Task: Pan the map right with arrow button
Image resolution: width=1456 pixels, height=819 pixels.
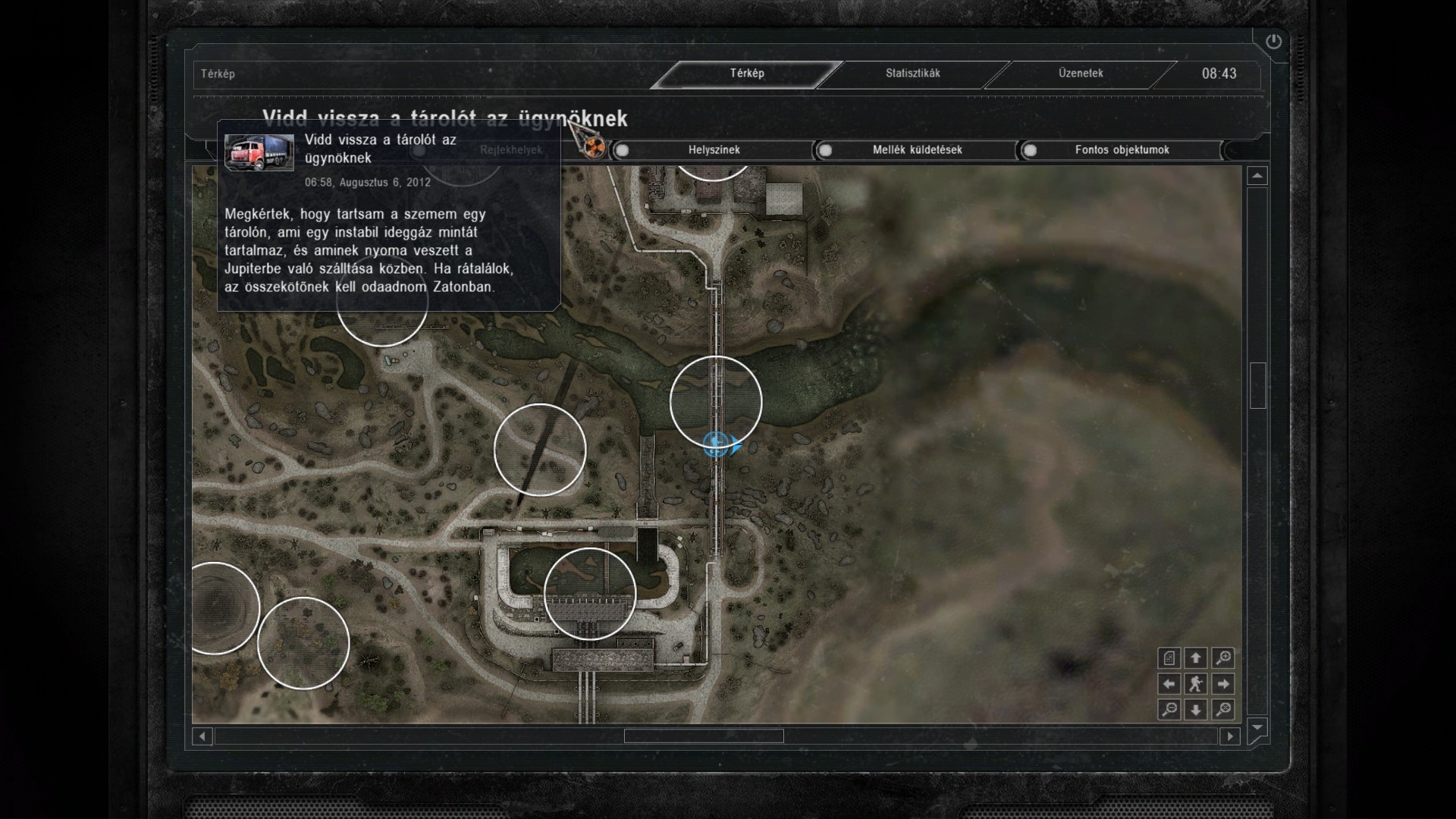Action: point(1222,684)
